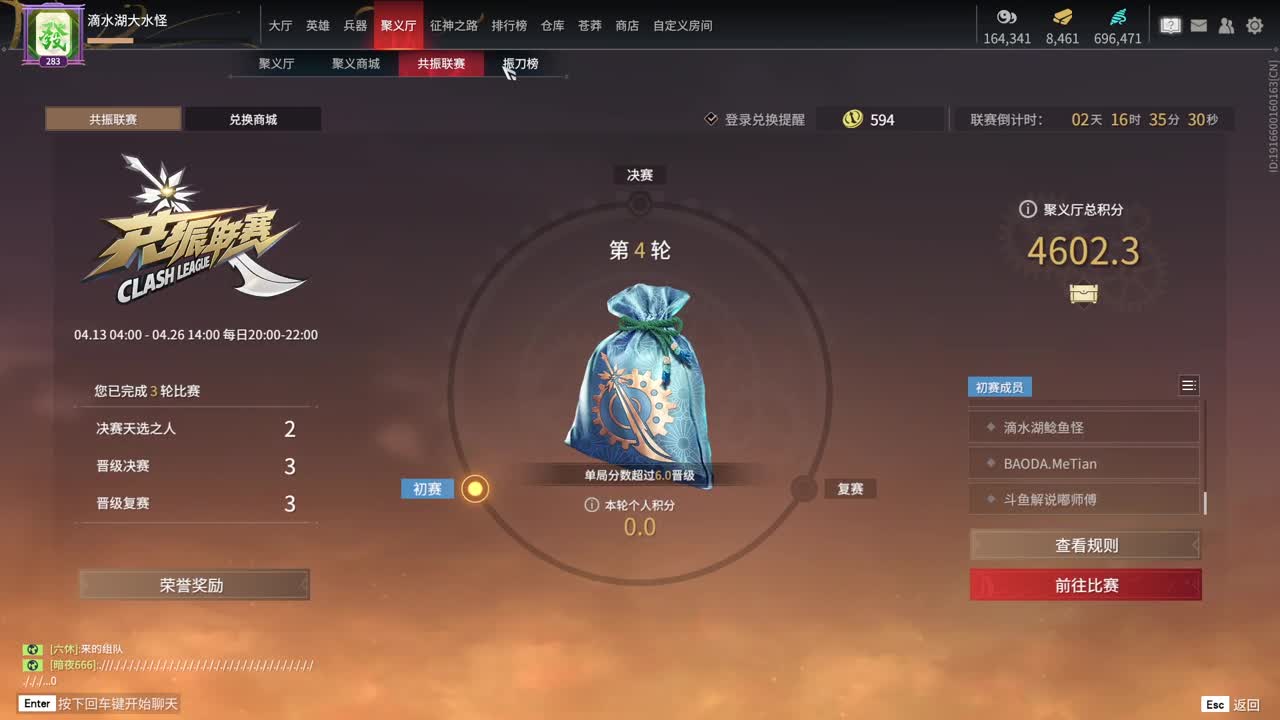The width and height of the screenshot is (1280, 720).
Task: Open the mail envelope icon
Action: (x=1198, y=25)
